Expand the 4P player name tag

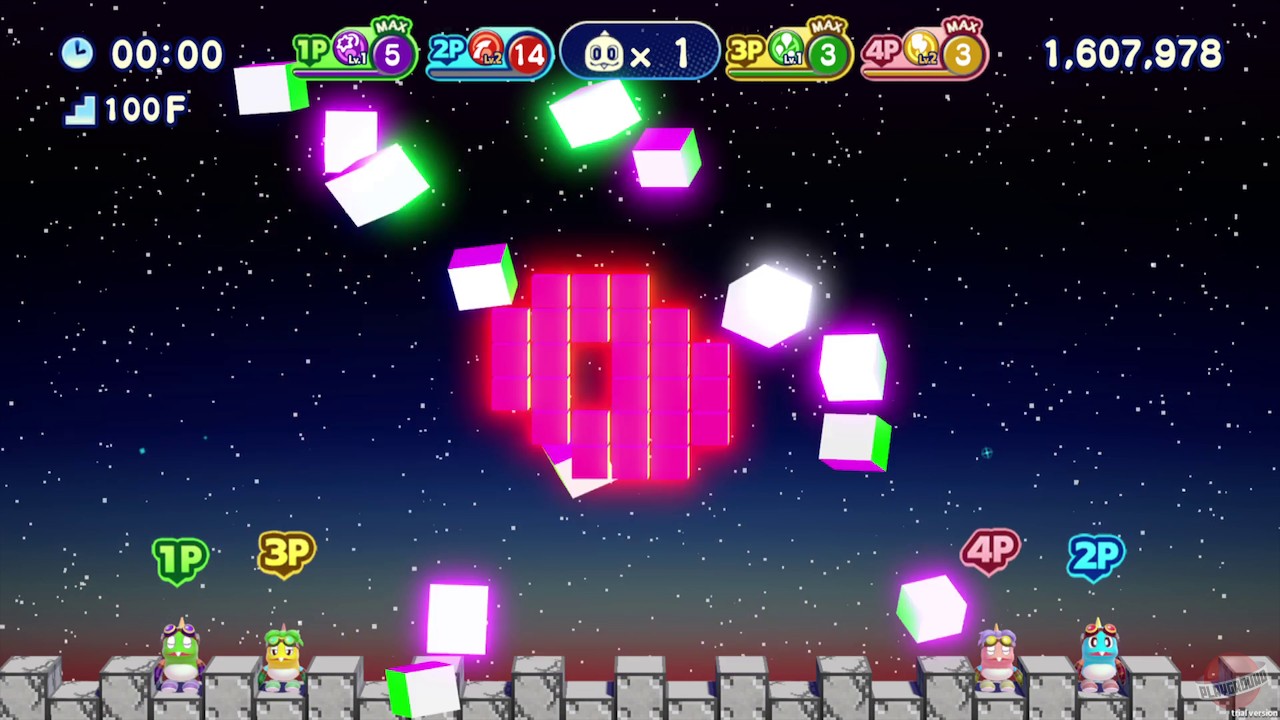[991, 551]
